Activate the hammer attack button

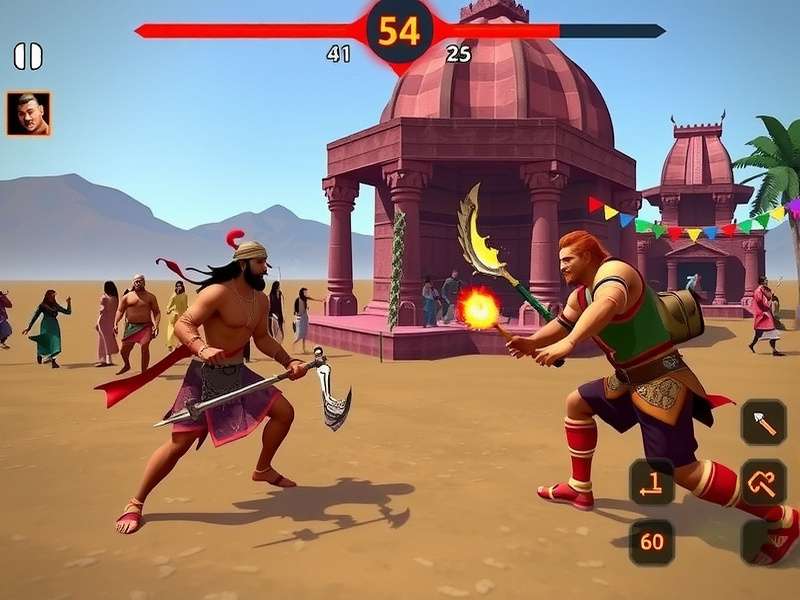click(763, 483)
